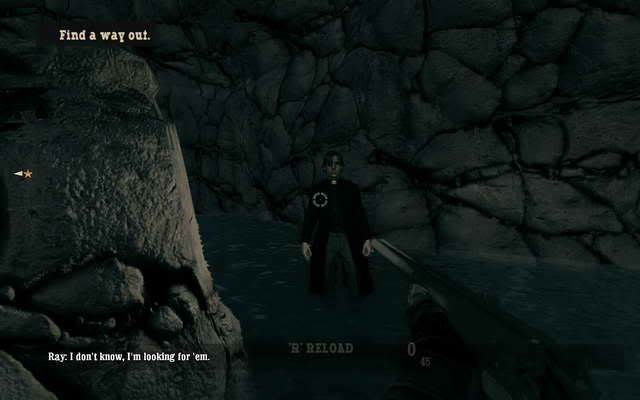Click the "Find a way out." objective tracker
The image size is (640, 400).
[104, 35]
